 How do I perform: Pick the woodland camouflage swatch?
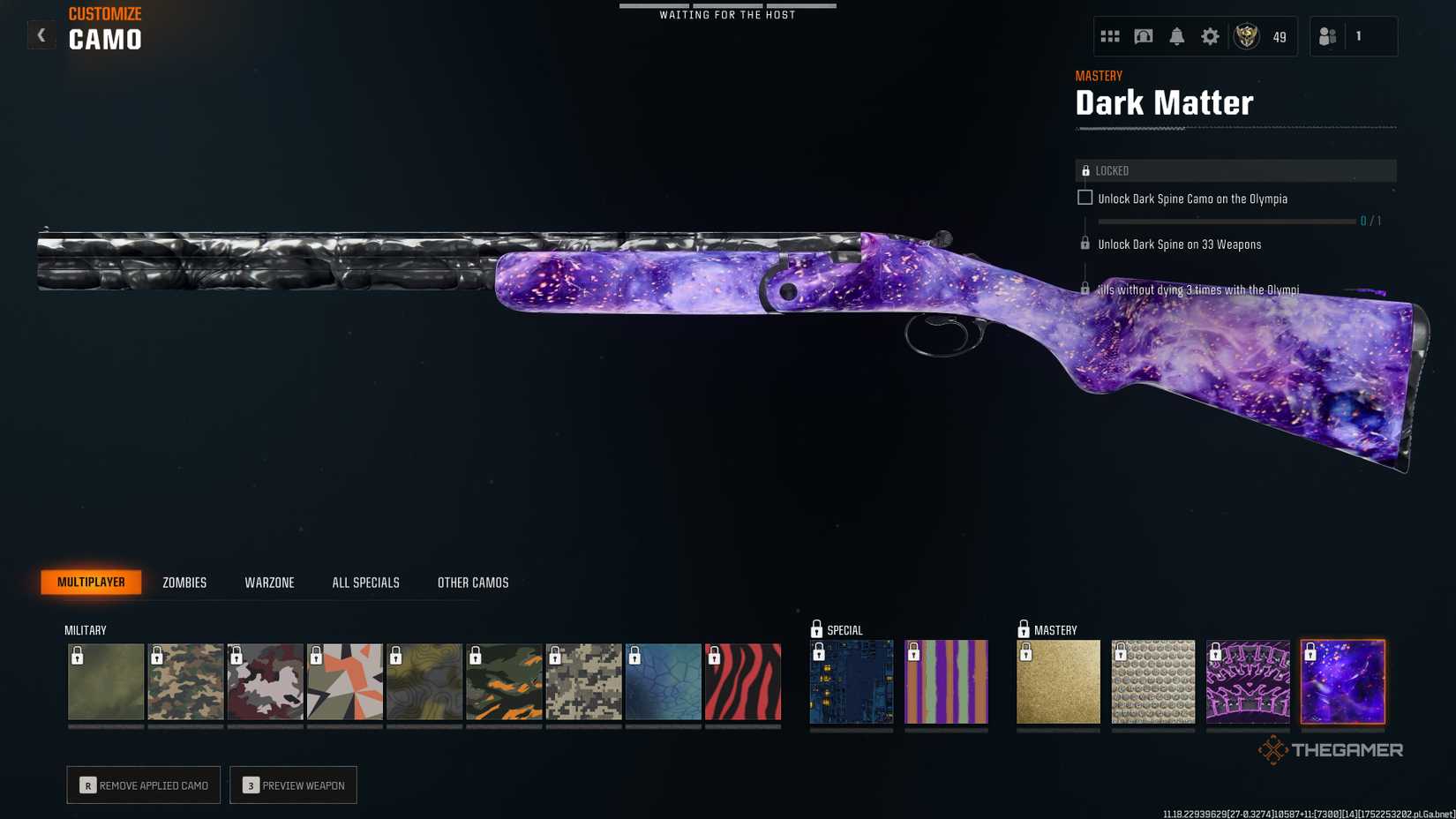[185, 682]
